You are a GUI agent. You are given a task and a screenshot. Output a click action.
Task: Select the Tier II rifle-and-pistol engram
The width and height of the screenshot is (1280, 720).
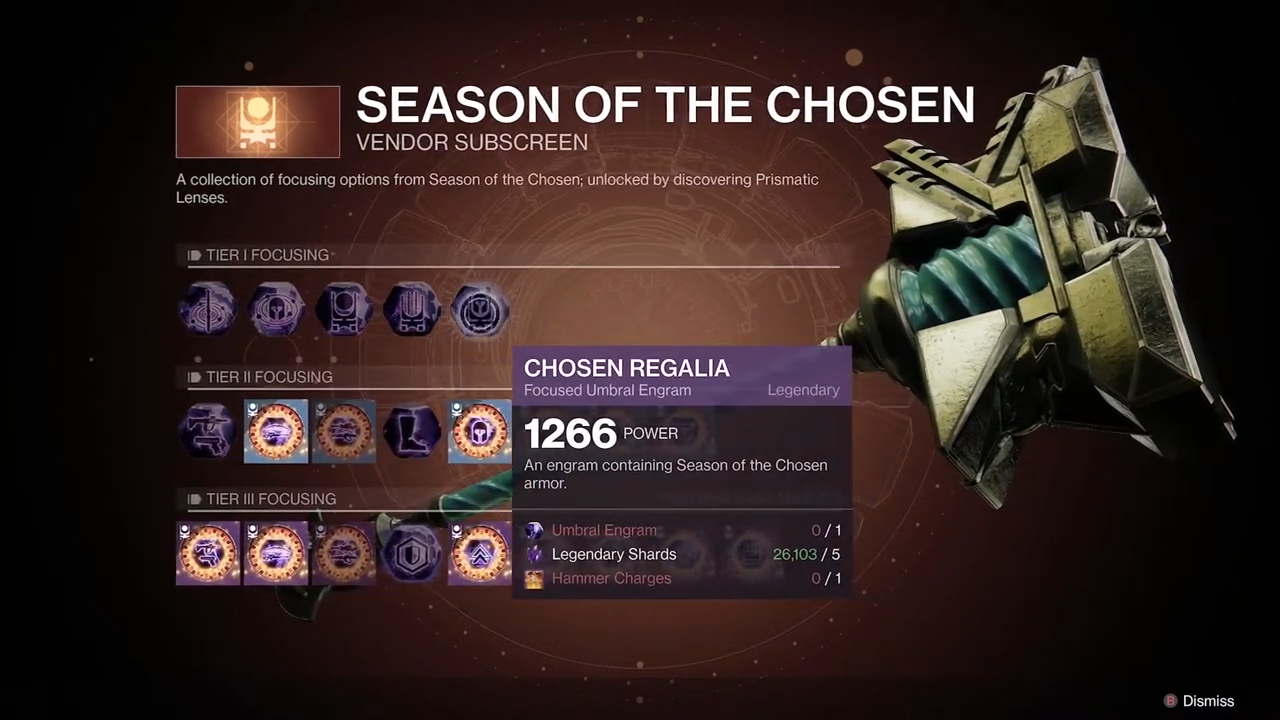tap(208, 431)
